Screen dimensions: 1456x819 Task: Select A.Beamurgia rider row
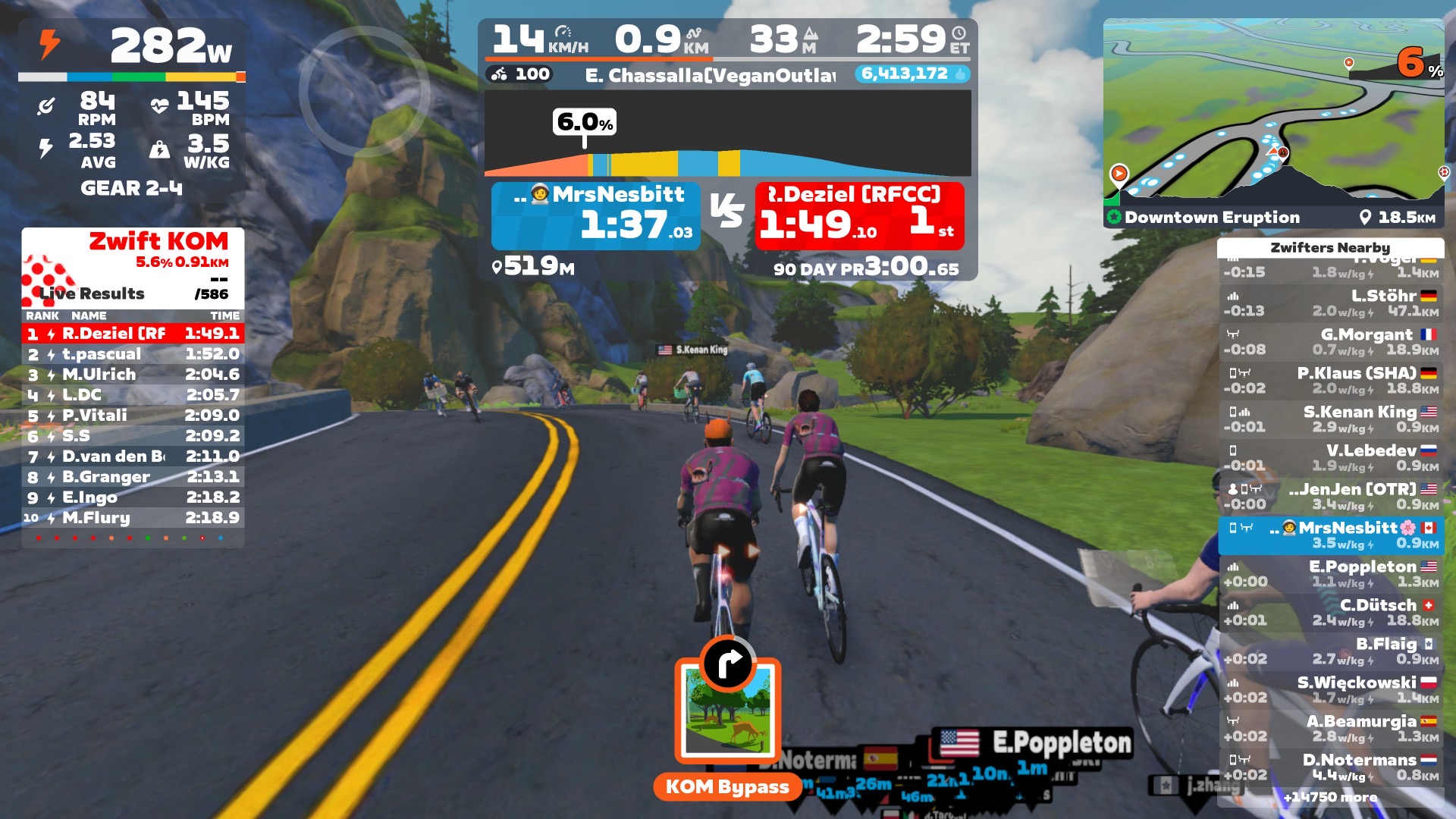pos(1331,729)
